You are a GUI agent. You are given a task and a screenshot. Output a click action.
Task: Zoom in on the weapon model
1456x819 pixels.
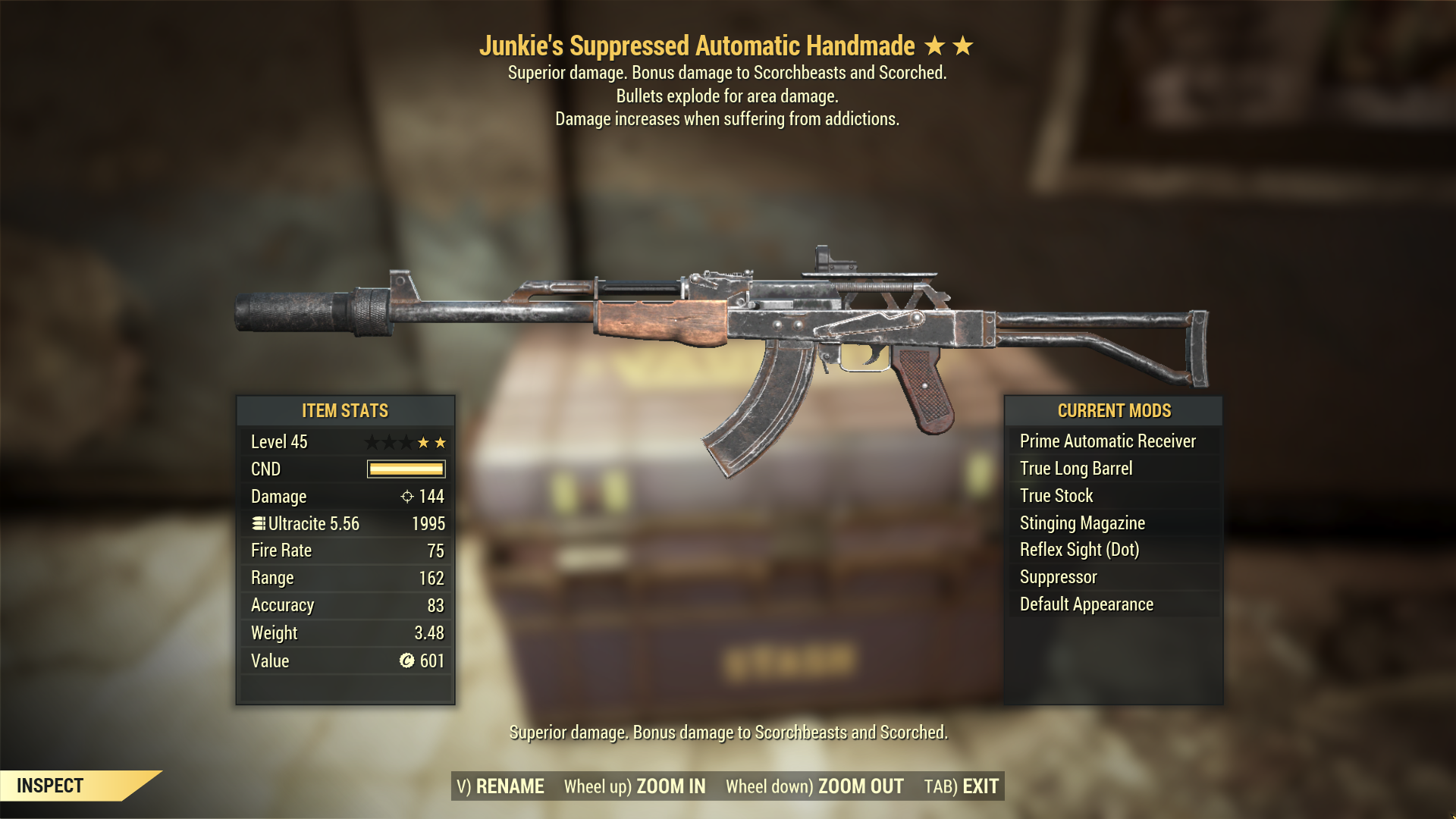pos(635,786)
